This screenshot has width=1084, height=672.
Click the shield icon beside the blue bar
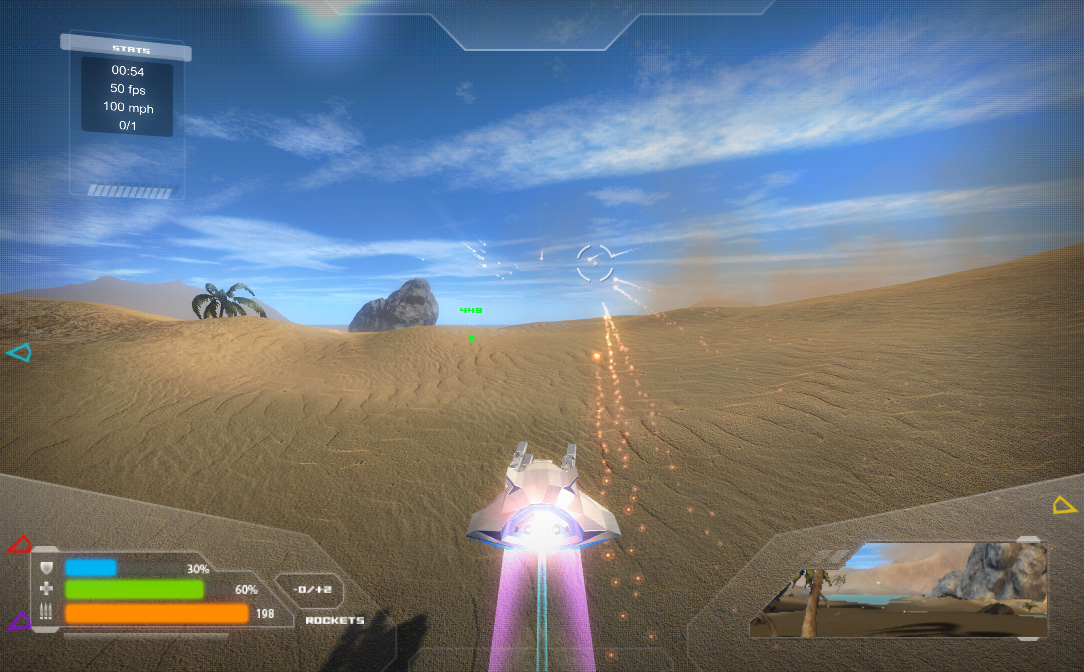(x=47, y=568)
